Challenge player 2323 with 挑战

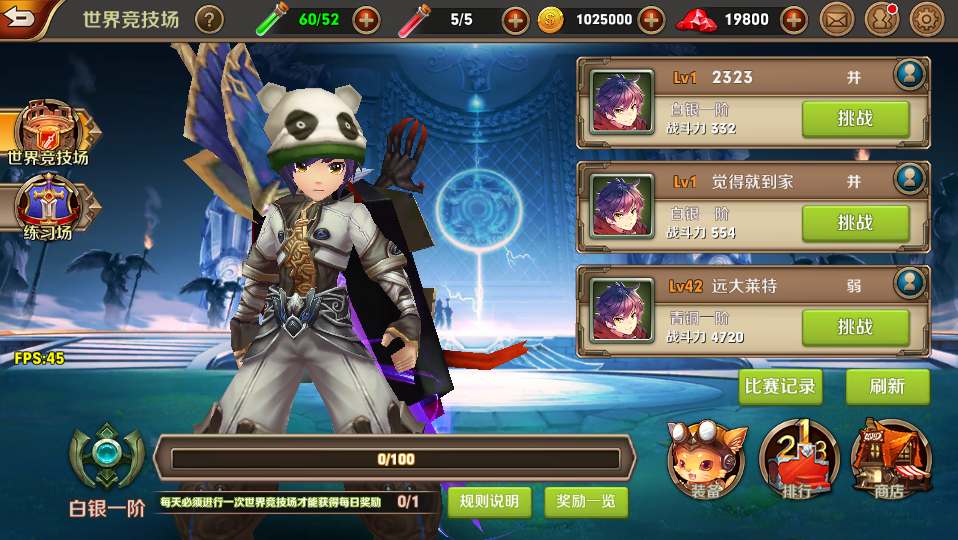(x=855, y=119)
